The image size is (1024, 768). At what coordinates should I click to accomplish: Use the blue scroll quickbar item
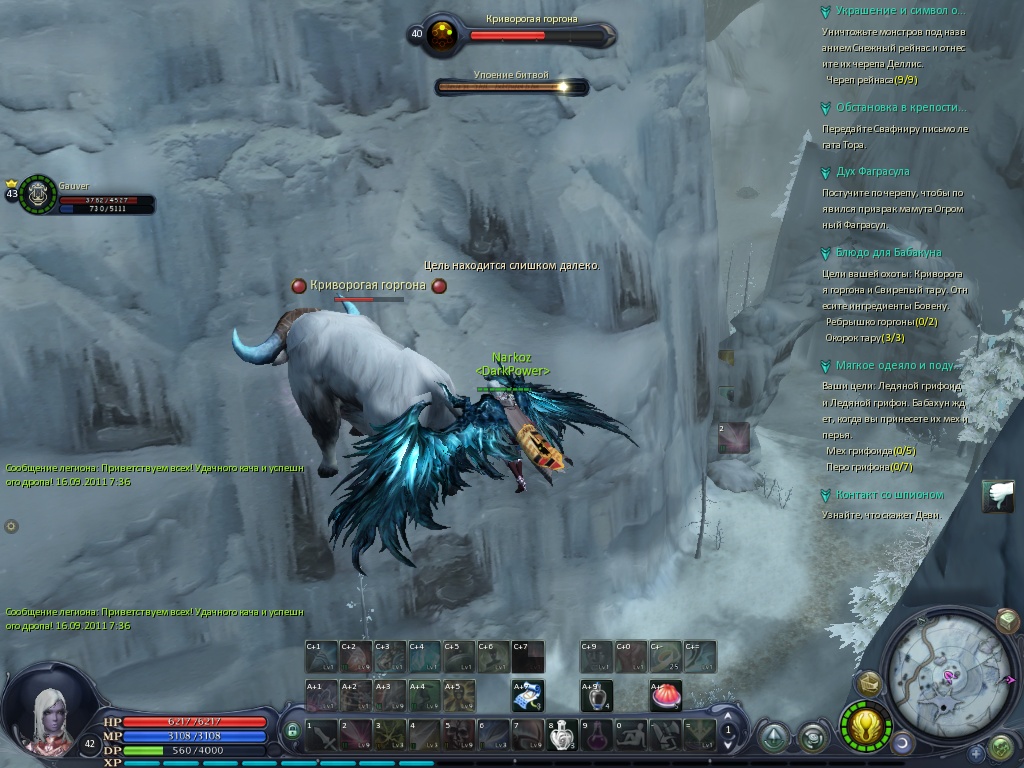point(527,694)
